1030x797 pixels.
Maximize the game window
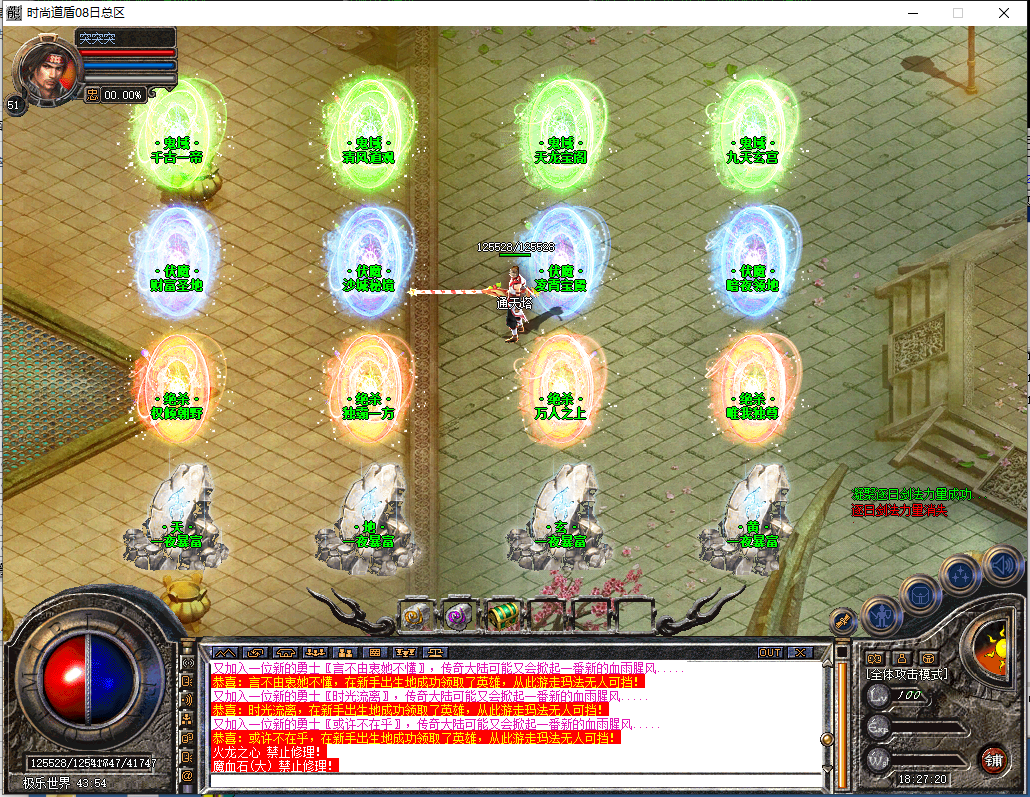[957, 13]
